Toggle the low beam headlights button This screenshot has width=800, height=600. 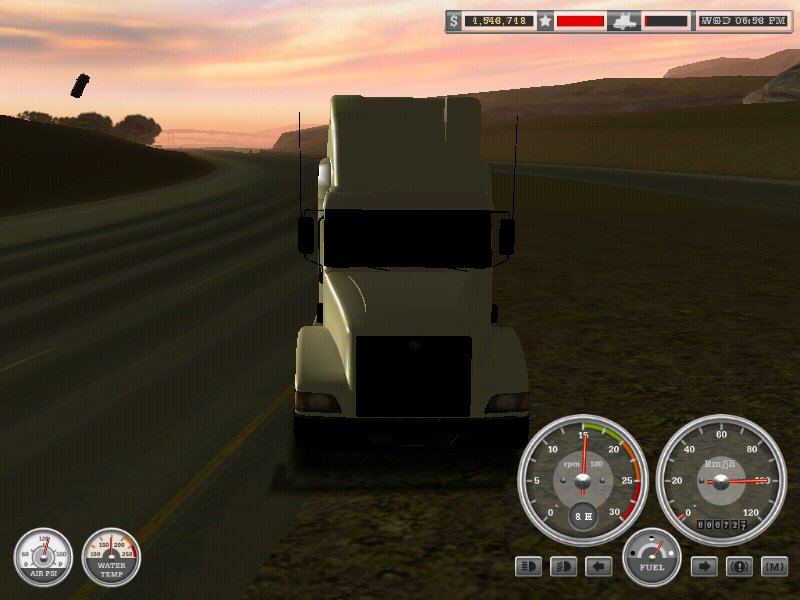coord(563,567)
